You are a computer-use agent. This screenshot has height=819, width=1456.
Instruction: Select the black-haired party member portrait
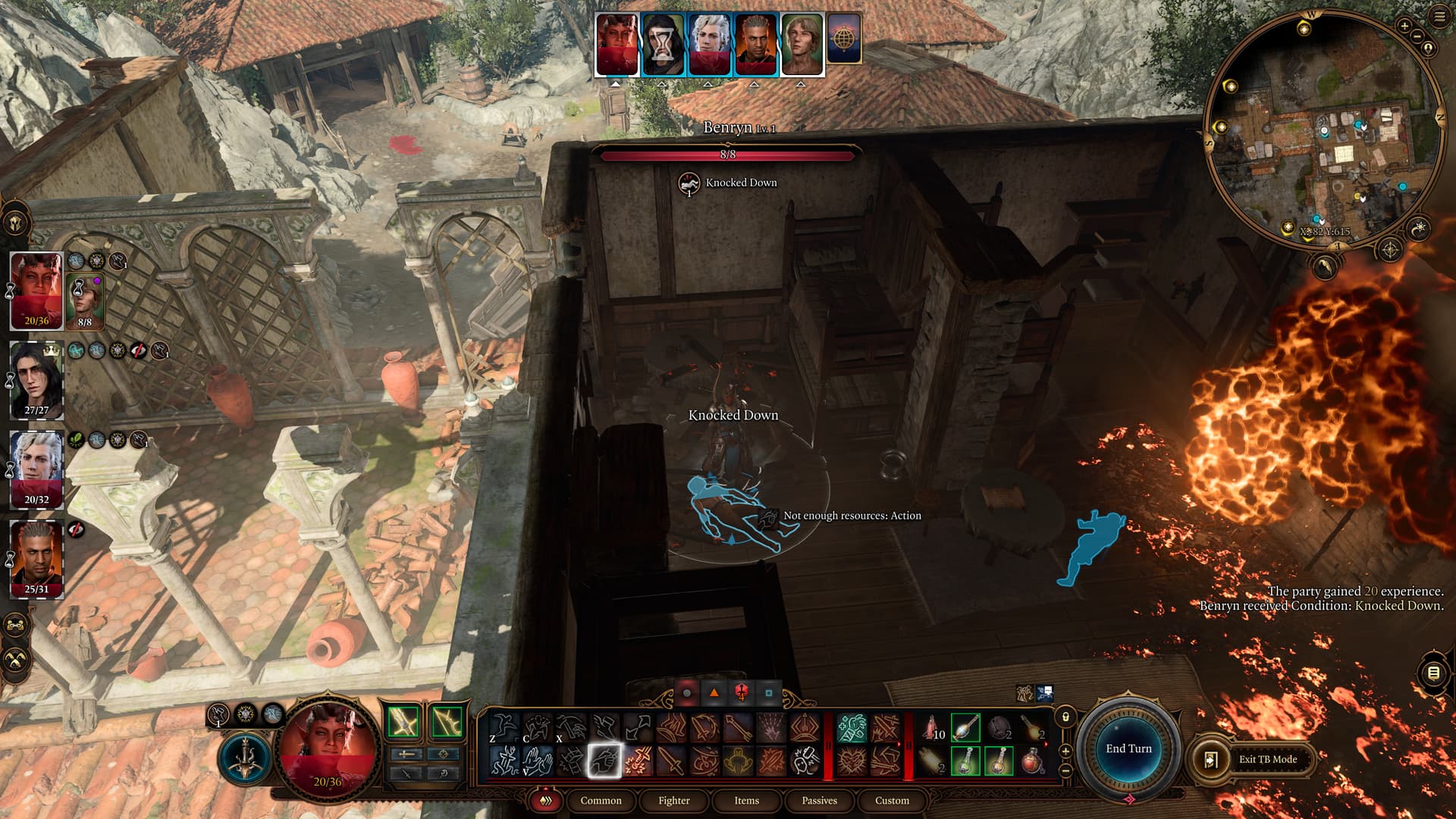(x=36, y=379)
